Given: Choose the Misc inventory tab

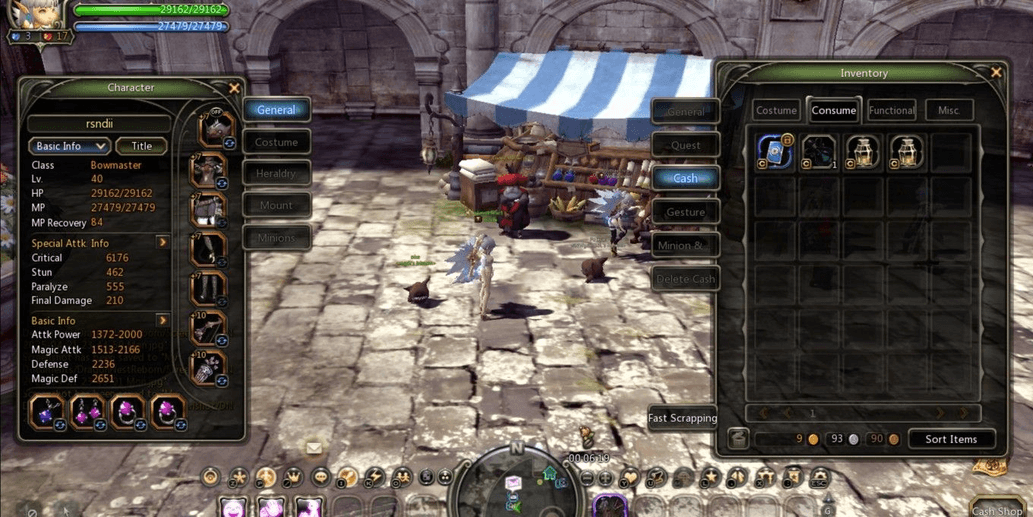Looking at the screenshot, I should tap(948, 110).
